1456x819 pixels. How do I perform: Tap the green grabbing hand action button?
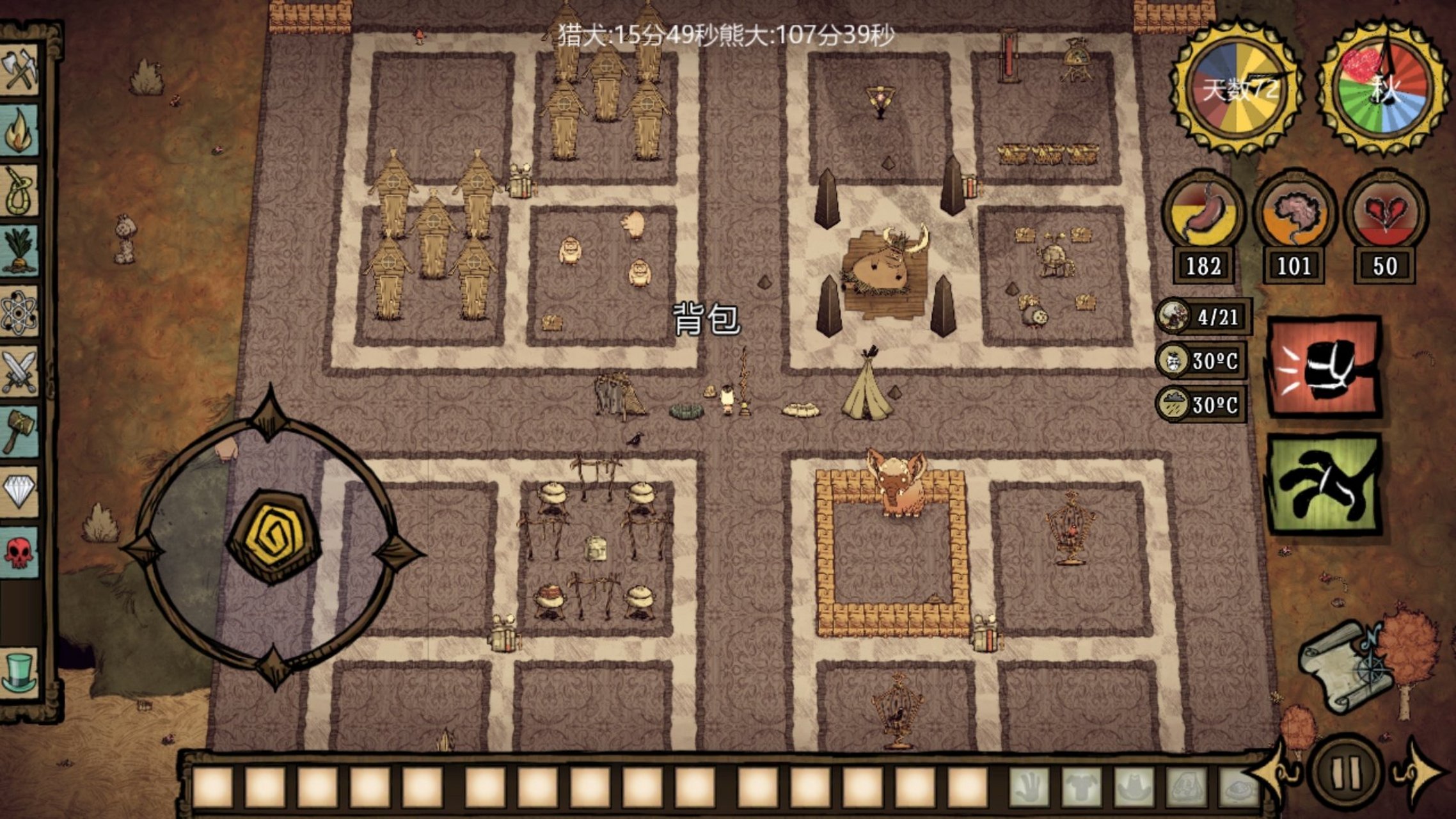pos(1324,484)
